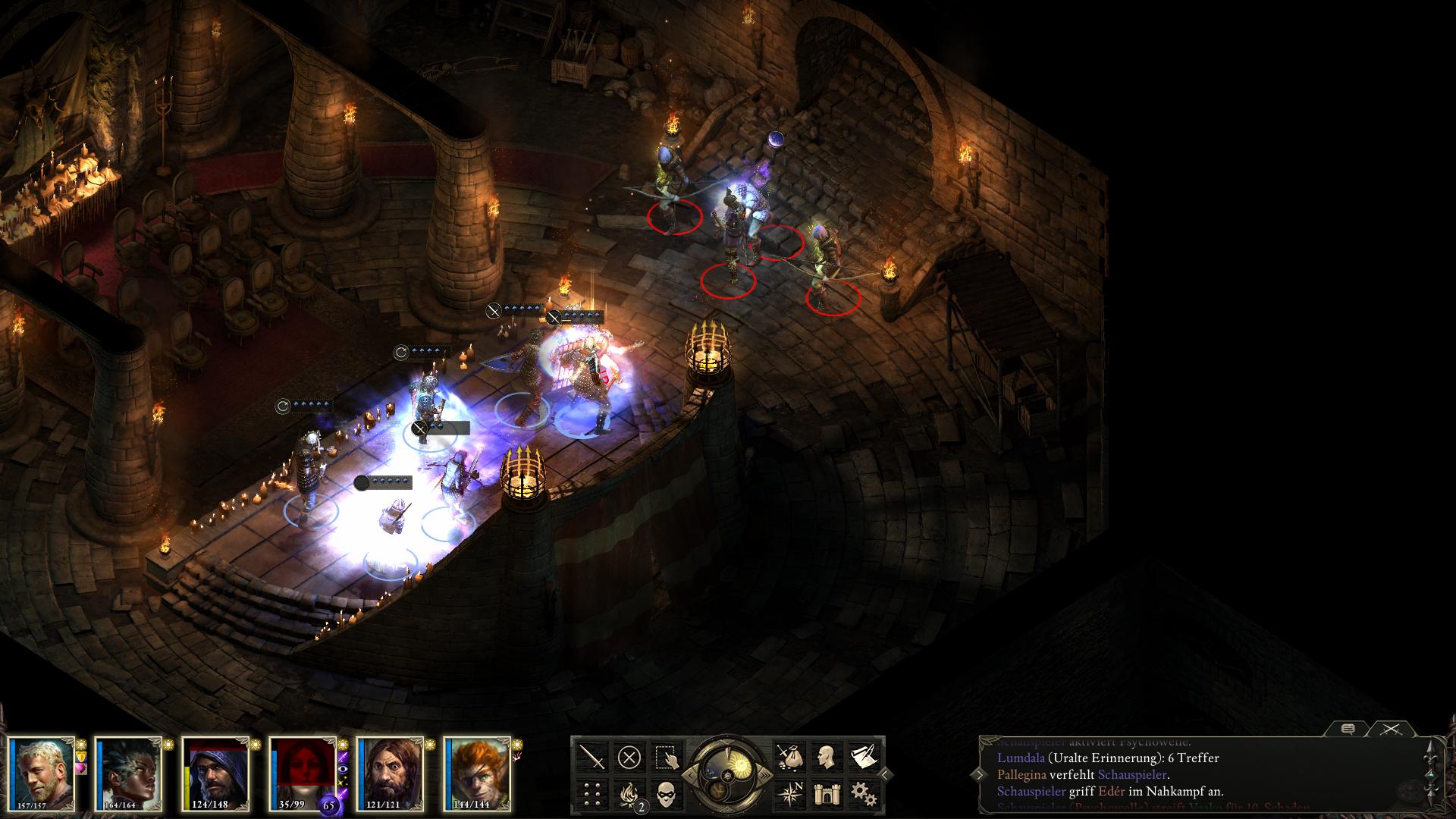Click the select-all party button

(x=665, y=757)
